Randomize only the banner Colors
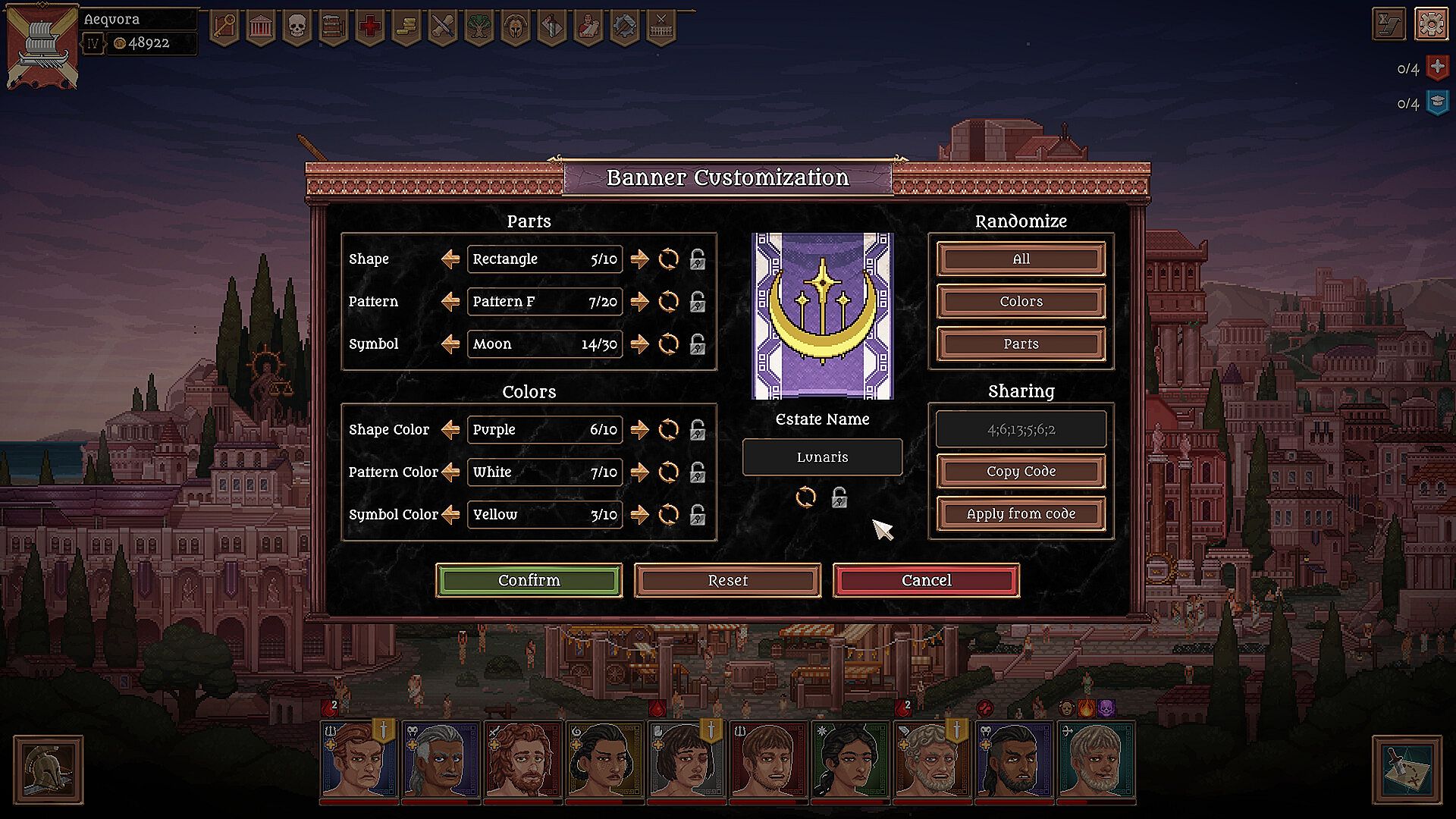1456x819 pixels. click(x=1021, y=301)
